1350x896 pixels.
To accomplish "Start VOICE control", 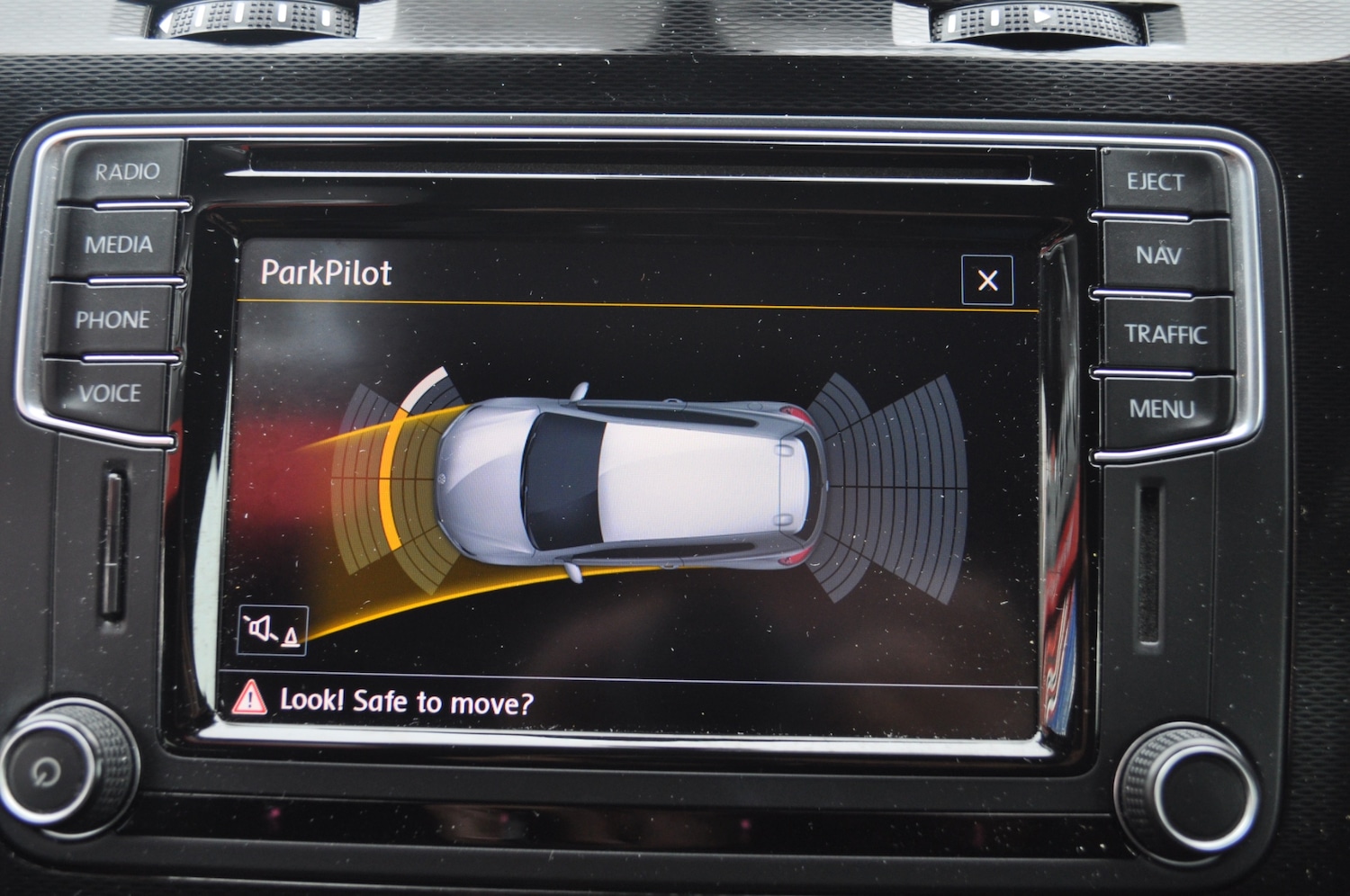I will (110, 393).
